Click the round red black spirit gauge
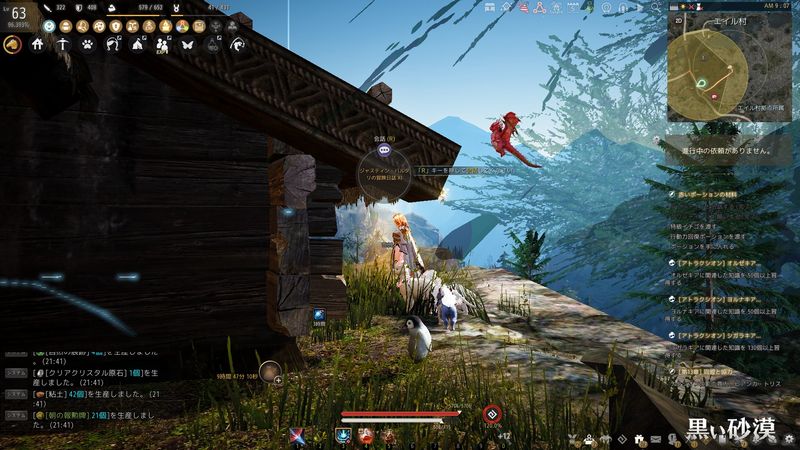800x450 pixels. [x=491, y=414]
